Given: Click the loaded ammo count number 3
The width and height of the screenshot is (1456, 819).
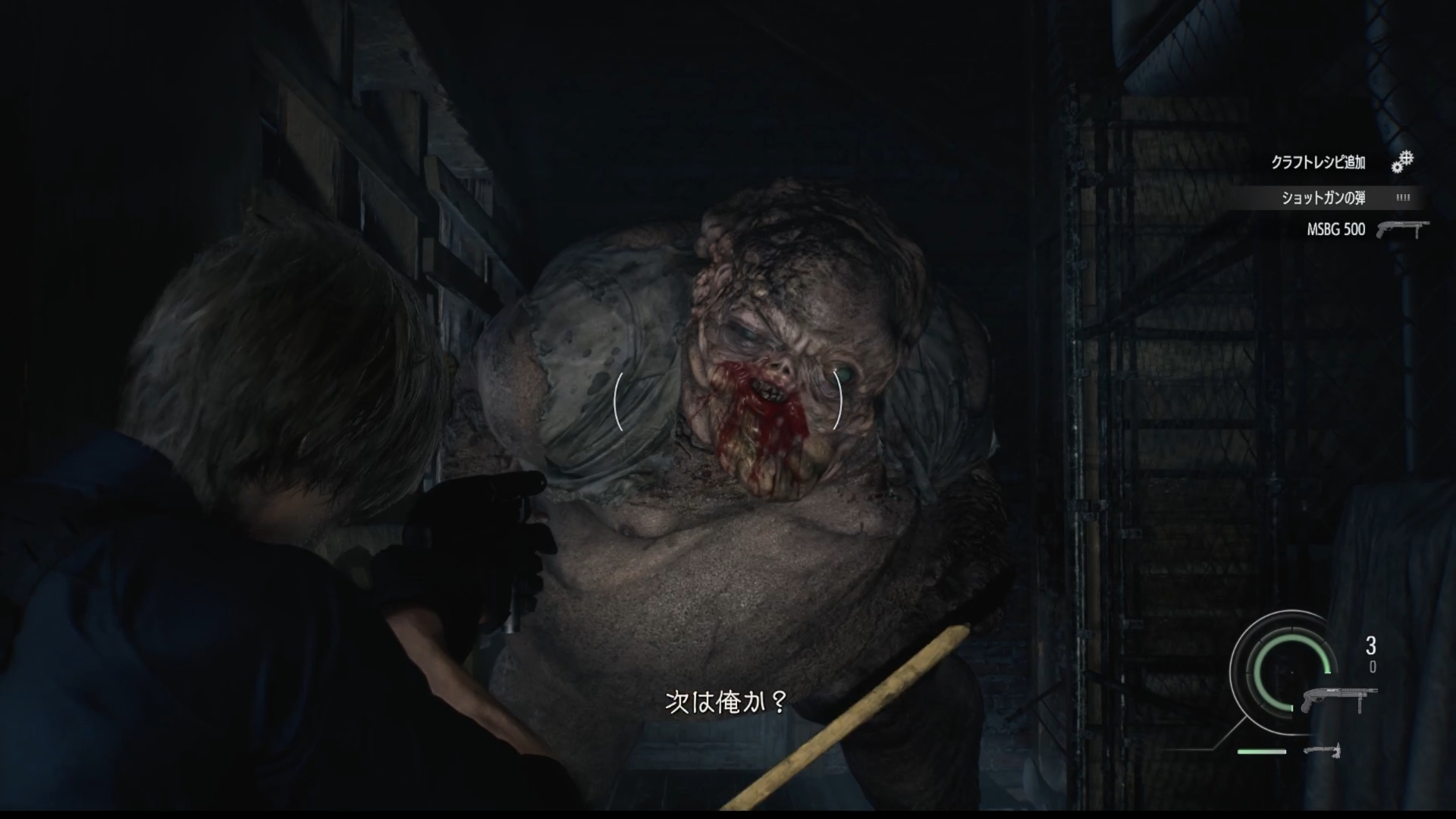Looking at the screenshot, I should tap(1371, 645).
